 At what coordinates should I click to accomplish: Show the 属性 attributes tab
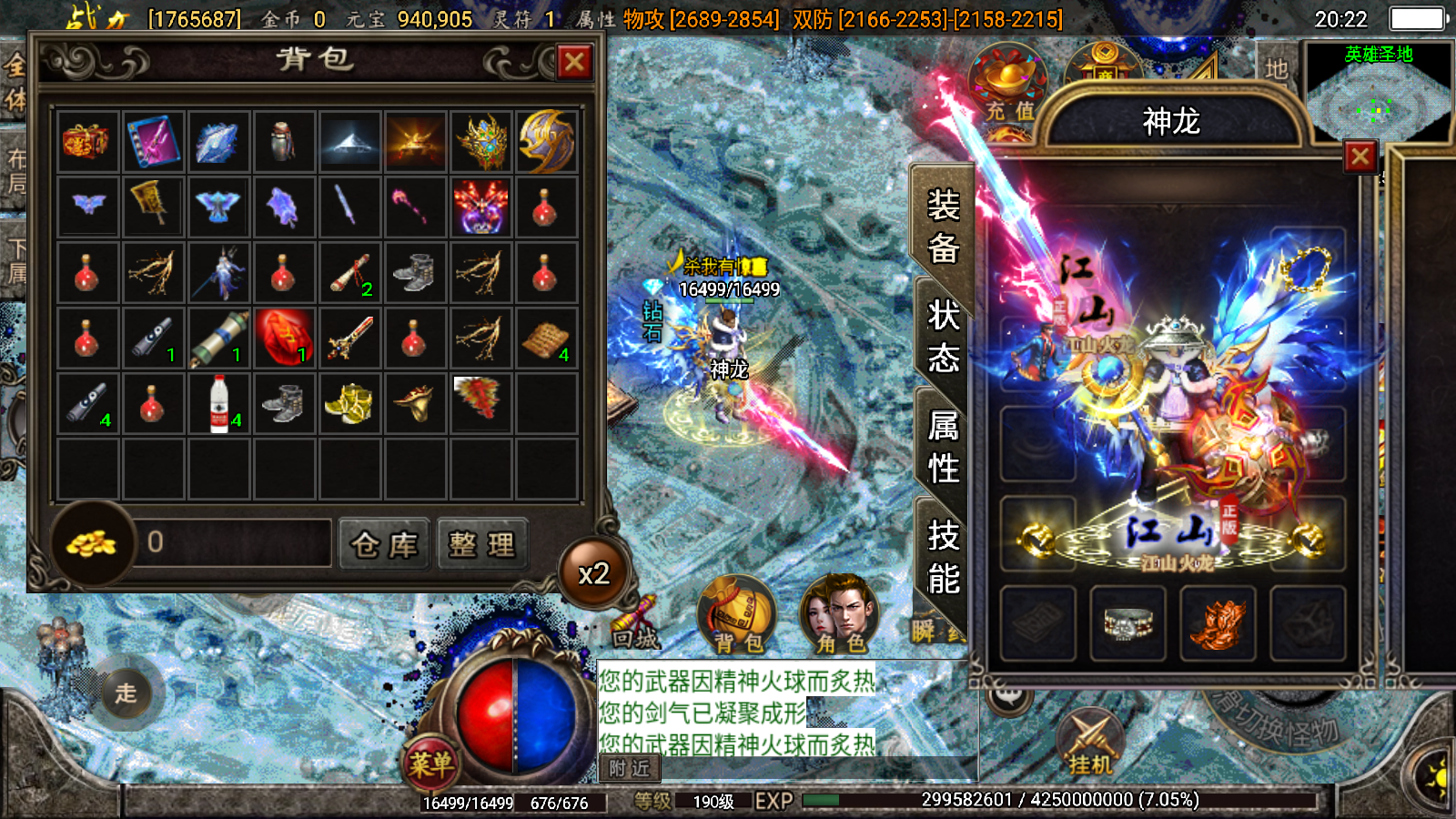coord(943,446)
